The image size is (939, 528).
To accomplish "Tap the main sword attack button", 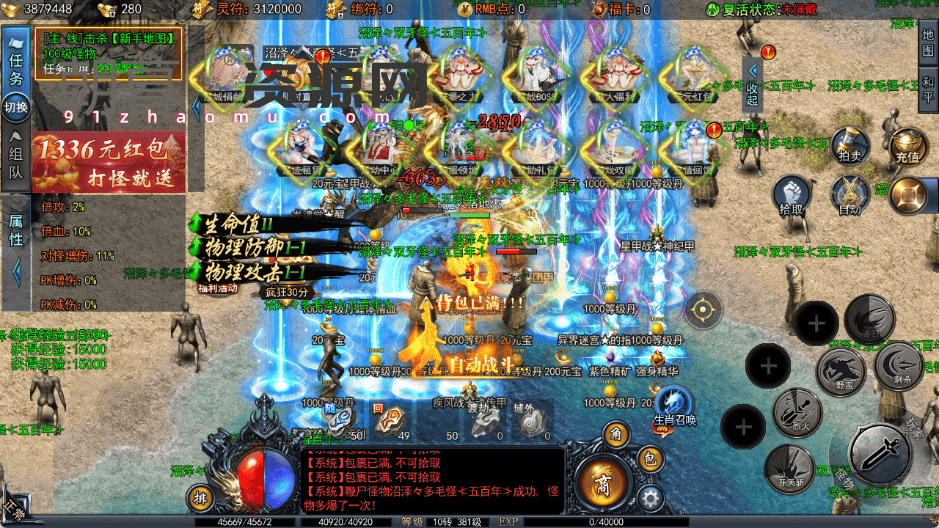I will pyautogui.click(x=880, y=452).
